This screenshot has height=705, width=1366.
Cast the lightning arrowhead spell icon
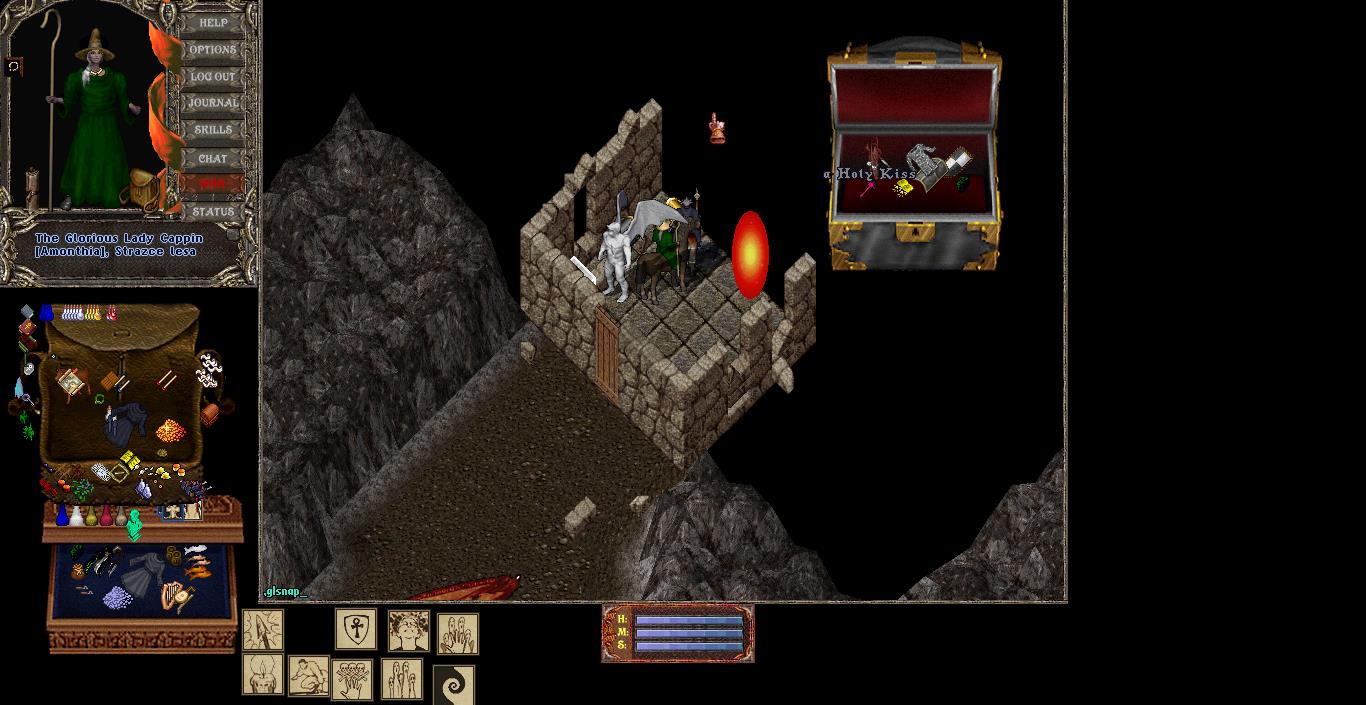click(263, 631)
